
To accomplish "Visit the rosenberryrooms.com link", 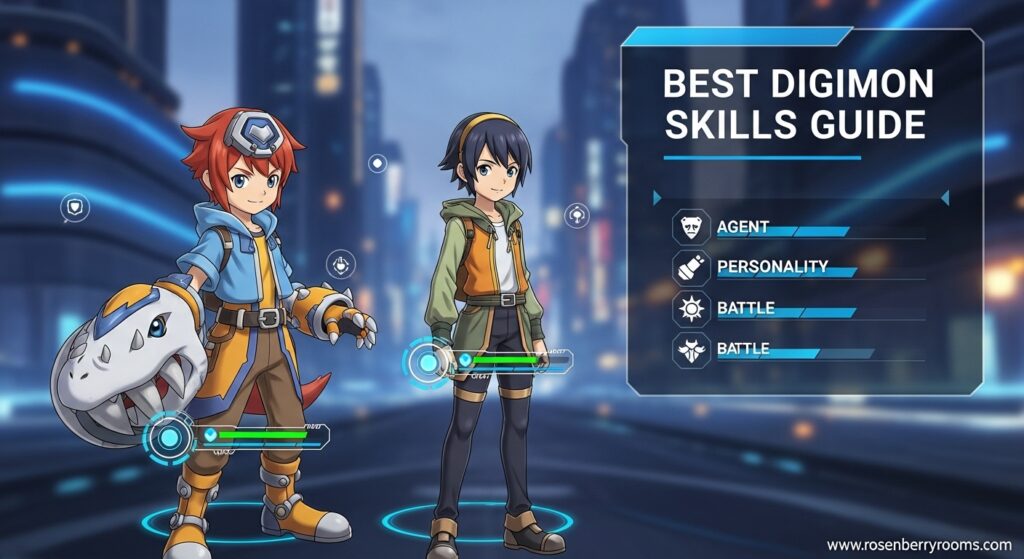I will click(919, 545).
